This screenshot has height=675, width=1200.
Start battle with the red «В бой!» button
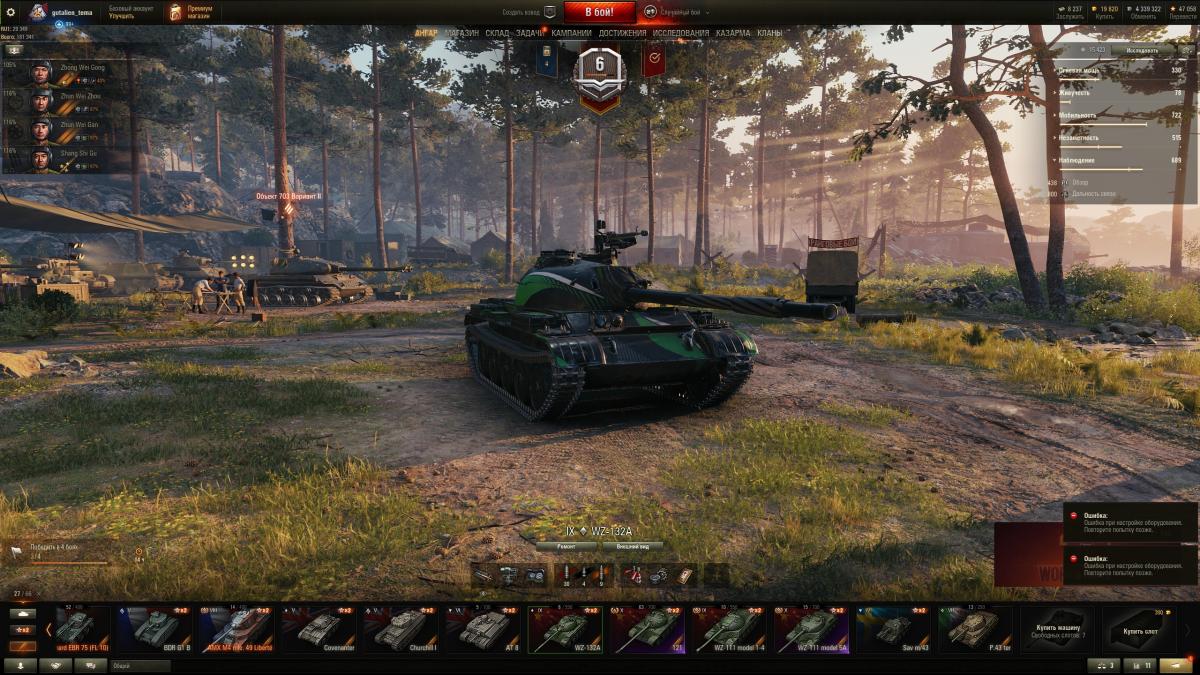[599, 12]
